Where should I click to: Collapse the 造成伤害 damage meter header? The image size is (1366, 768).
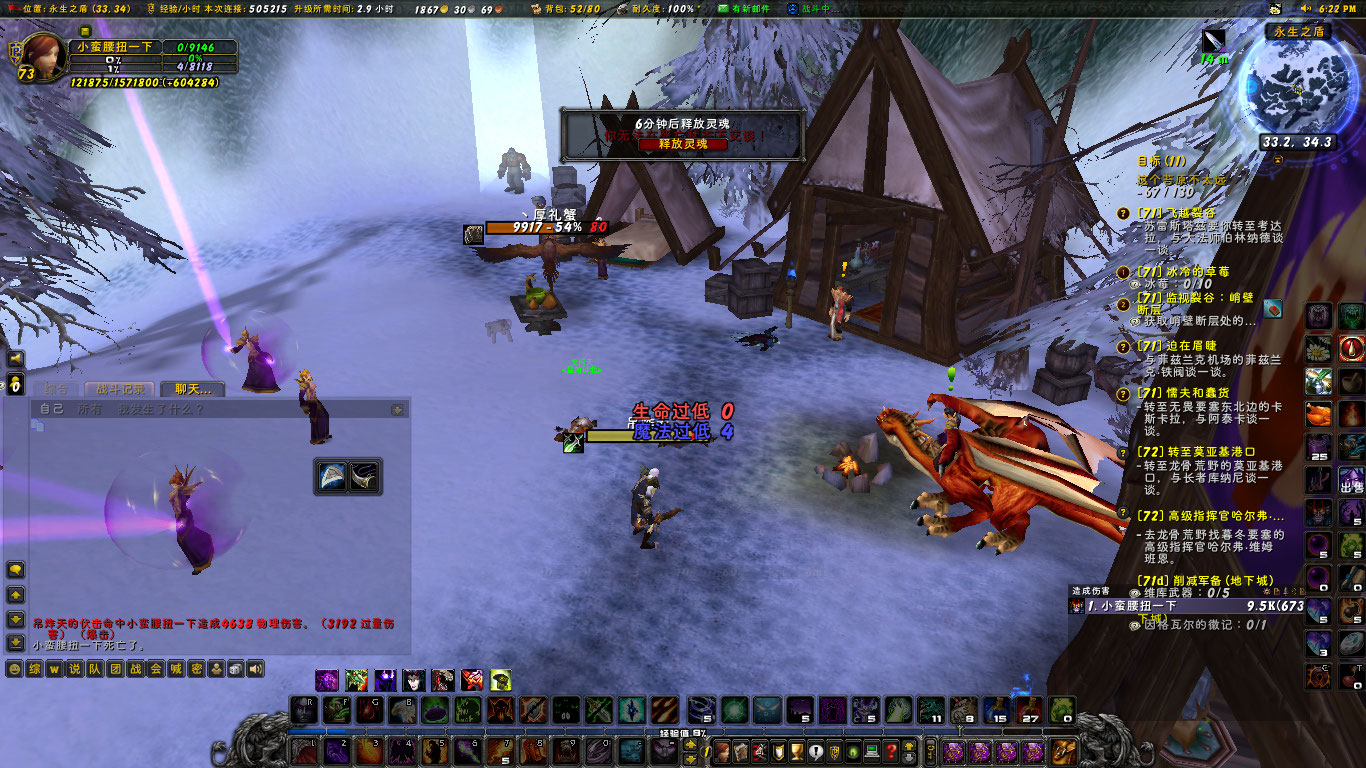[x=1090, y=593]
